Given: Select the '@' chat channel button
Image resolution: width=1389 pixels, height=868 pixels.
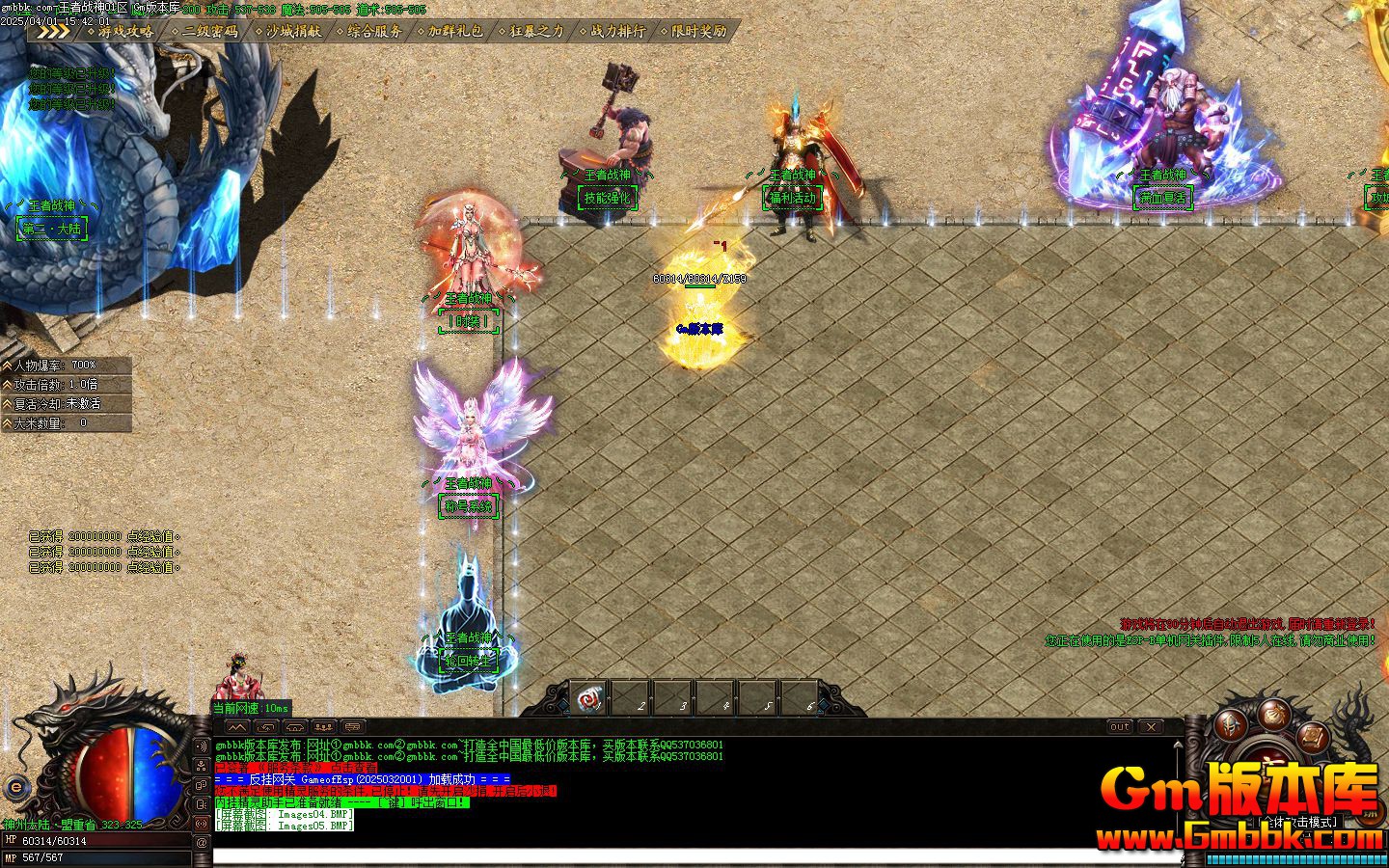Looking at the screenshot, I should [x=202, y=842].
